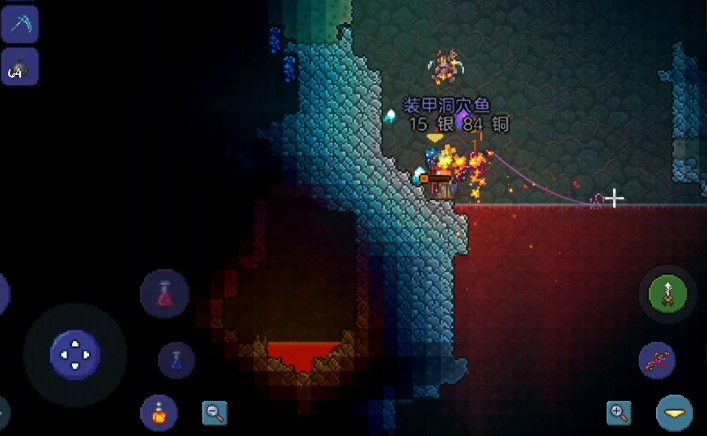Use the red healing potion button

tap(165, 294)
